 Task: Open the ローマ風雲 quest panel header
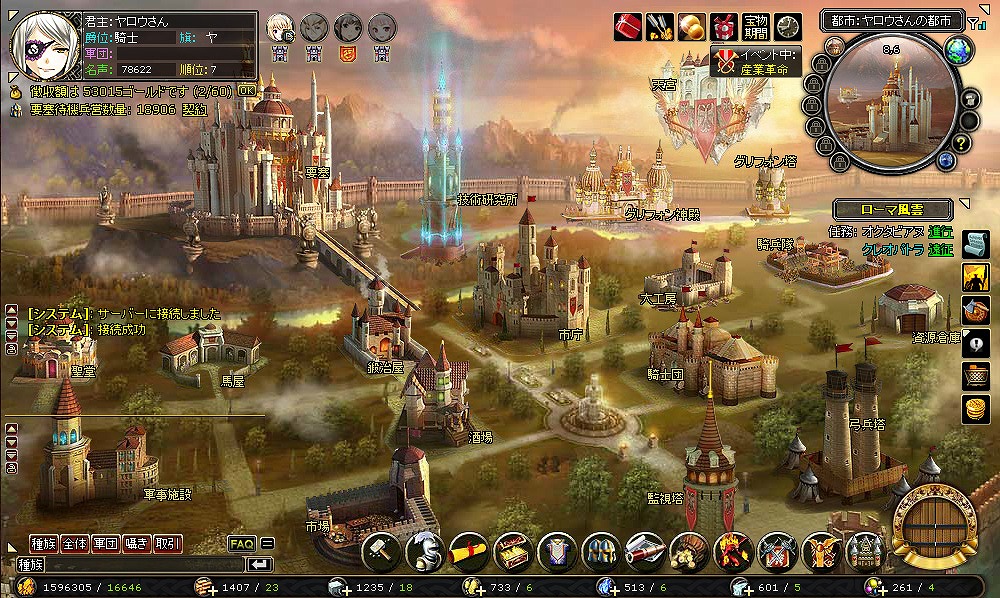[892, 210]
